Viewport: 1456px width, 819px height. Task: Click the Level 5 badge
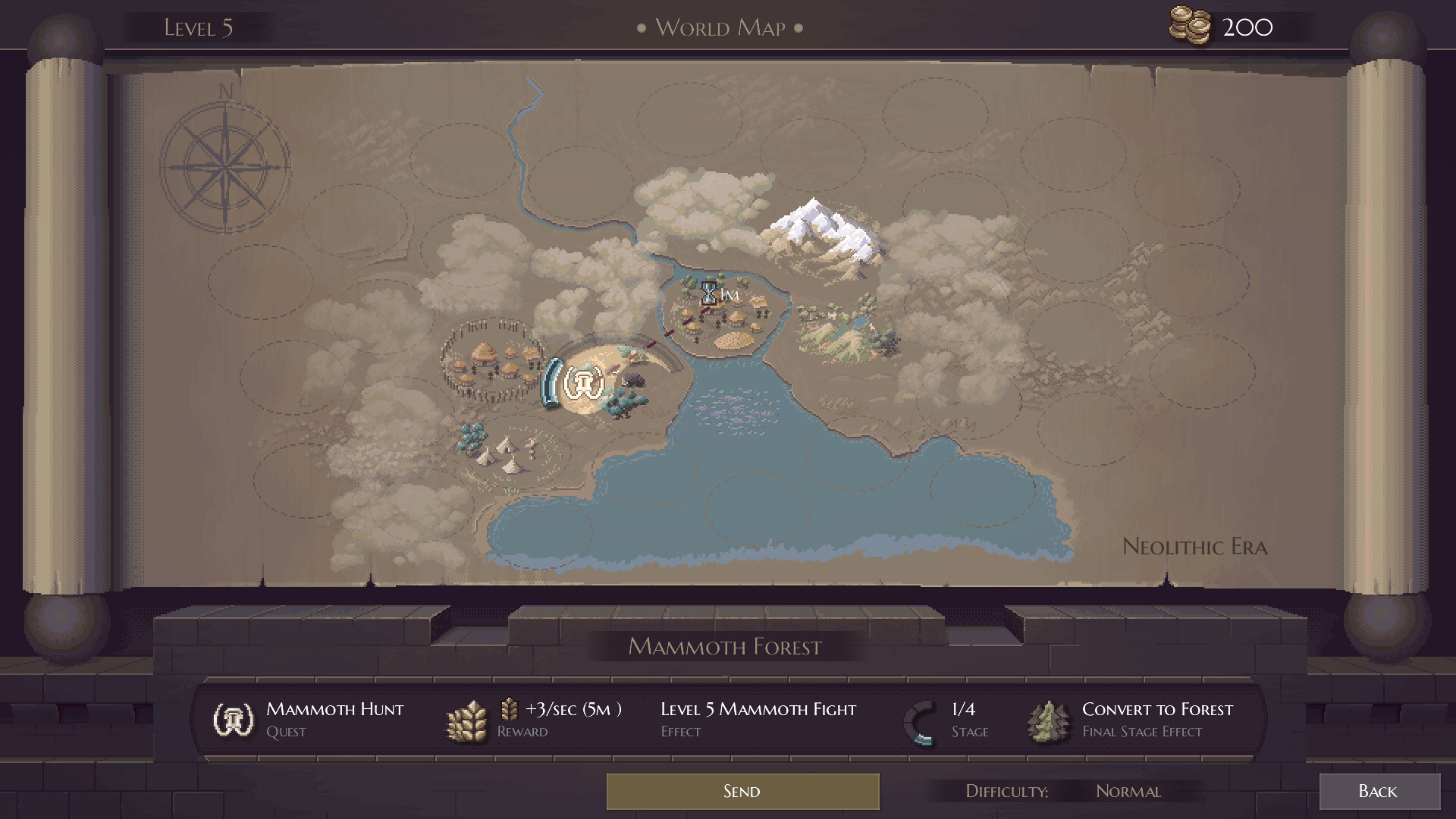pos(196,27)
